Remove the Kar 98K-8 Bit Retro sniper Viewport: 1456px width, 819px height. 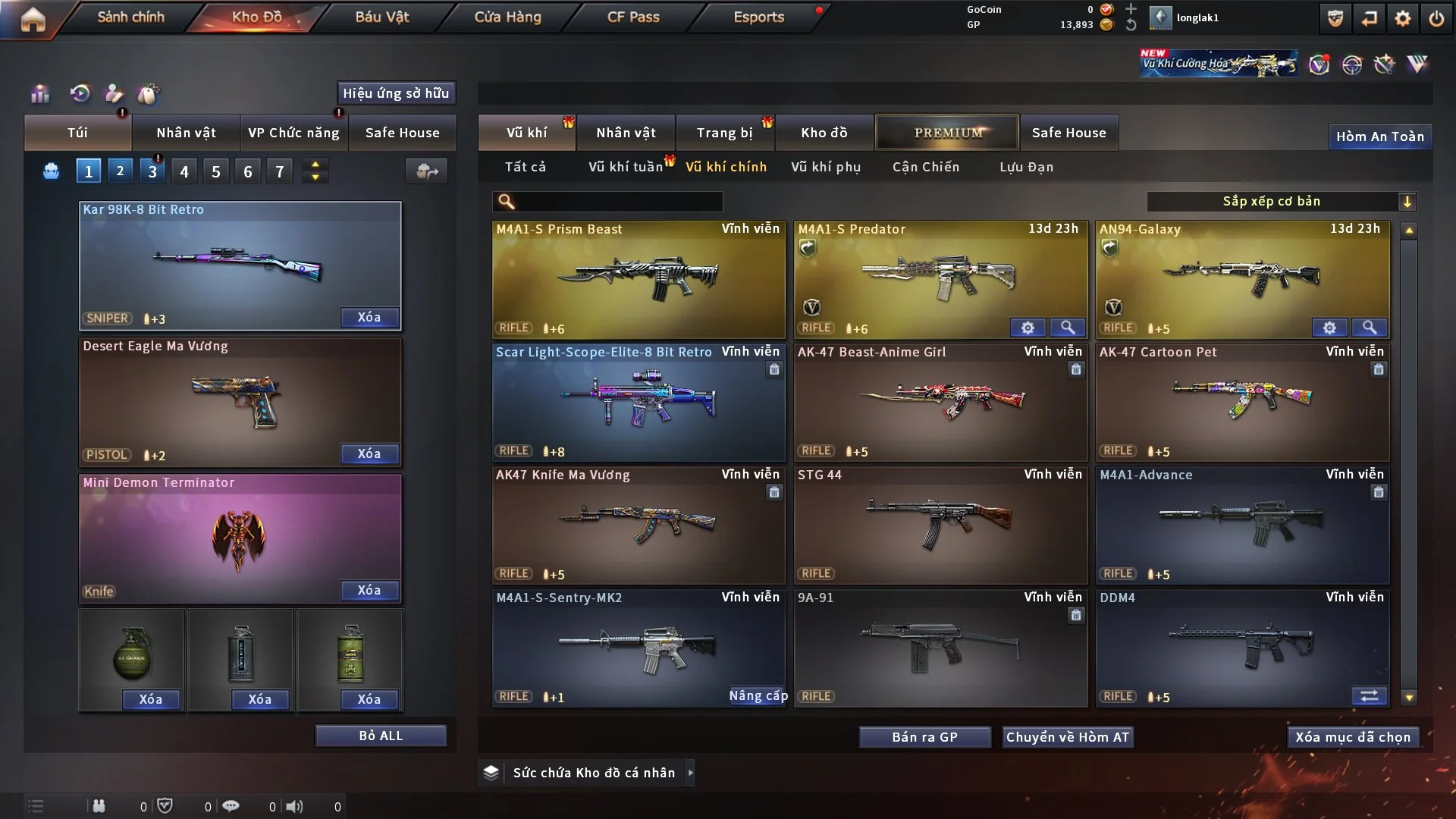click(369, 318)
